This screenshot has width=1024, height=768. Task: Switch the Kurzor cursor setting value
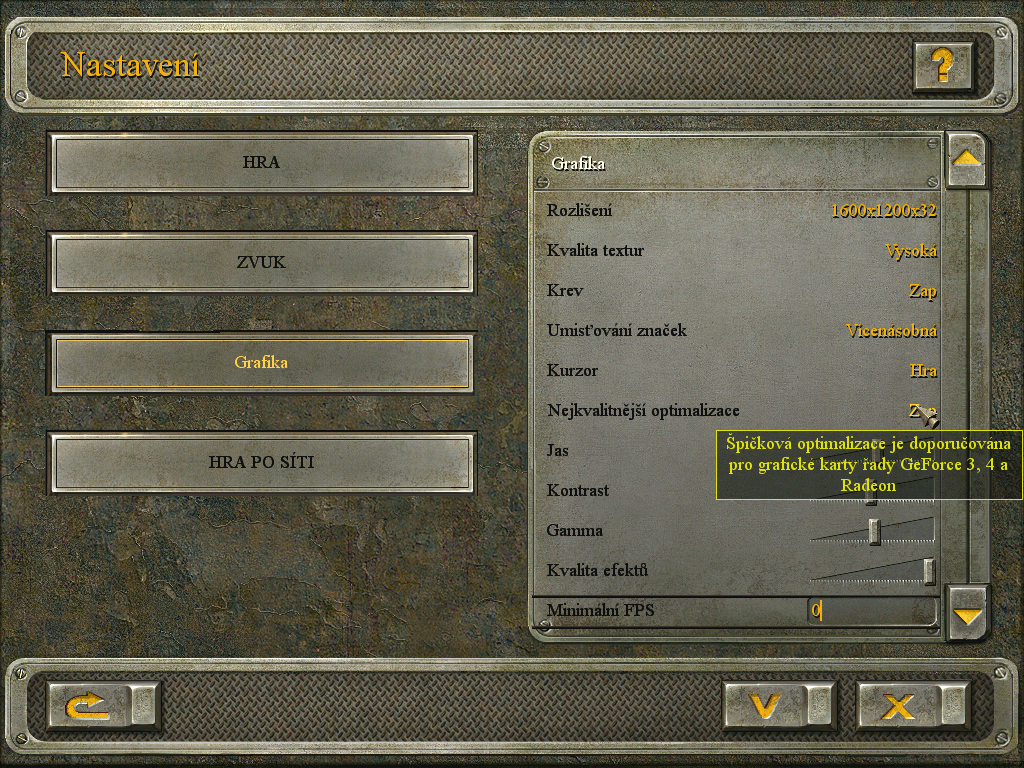click(x=923, y=371)
